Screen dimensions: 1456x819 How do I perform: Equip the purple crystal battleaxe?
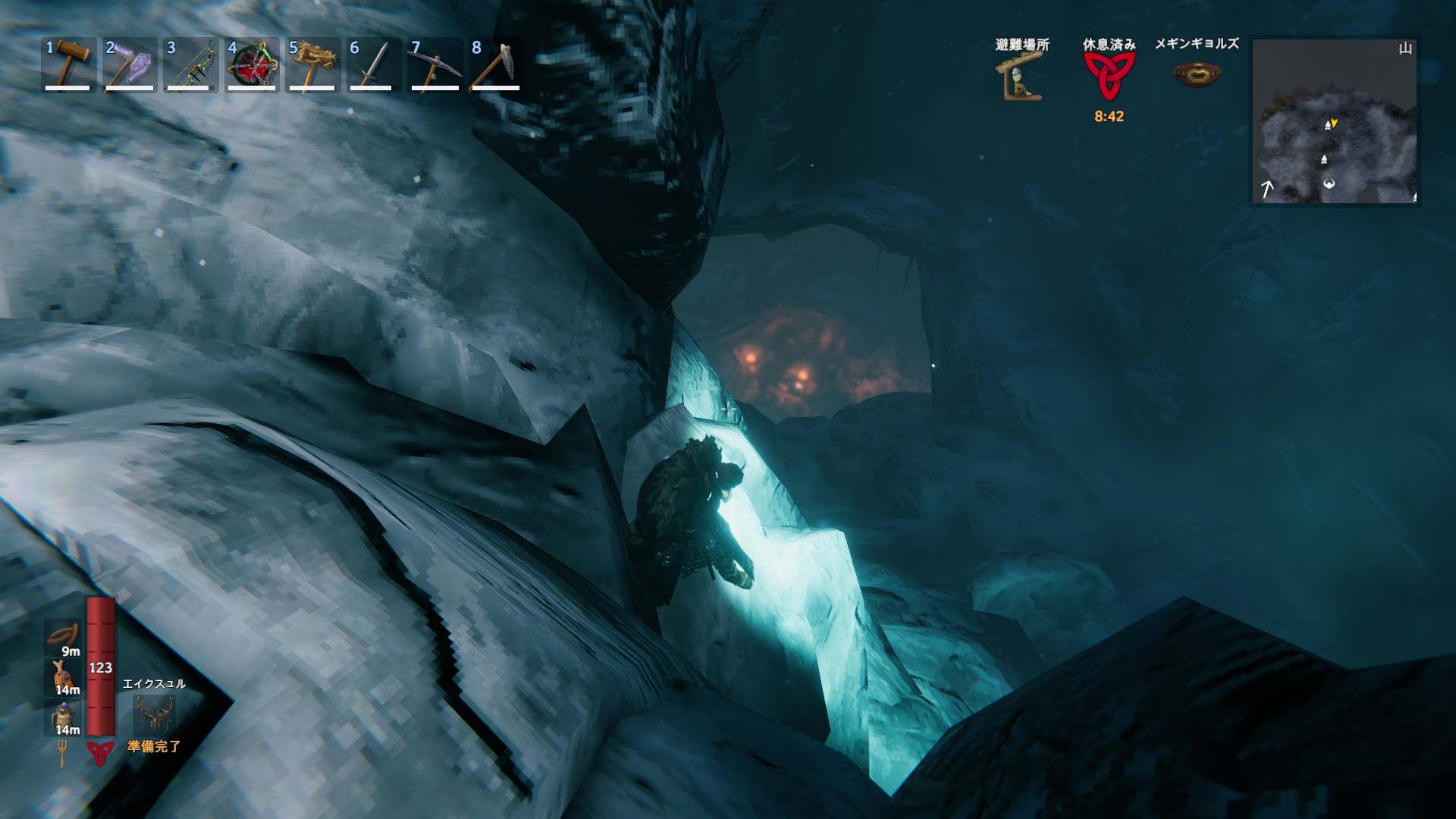(130, 64)
